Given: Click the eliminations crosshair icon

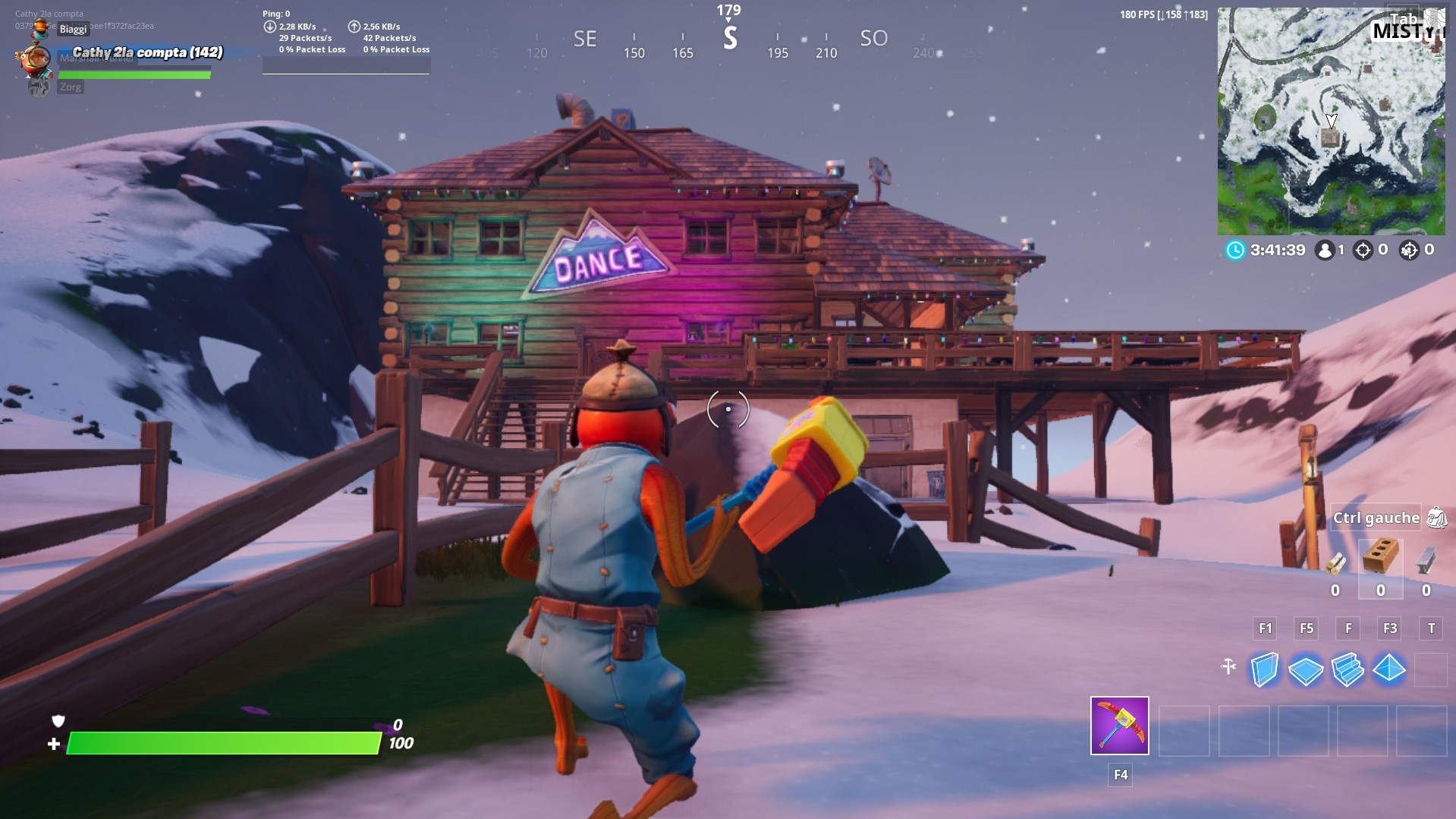Looking at the screenshot, I should [1363, 250].
